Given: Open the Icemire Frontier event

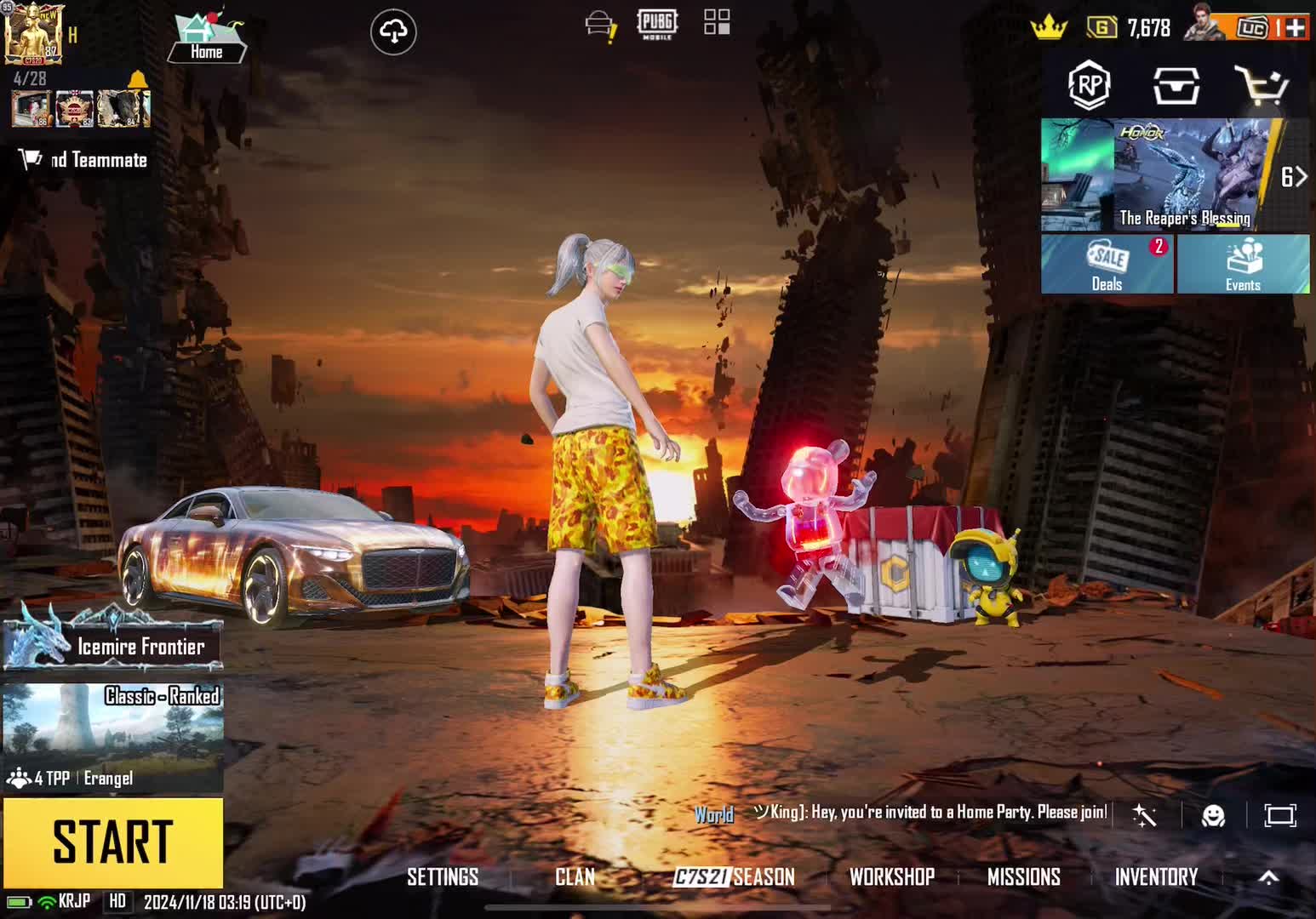Looking at the screenshot, I should (x=112, y=645).
